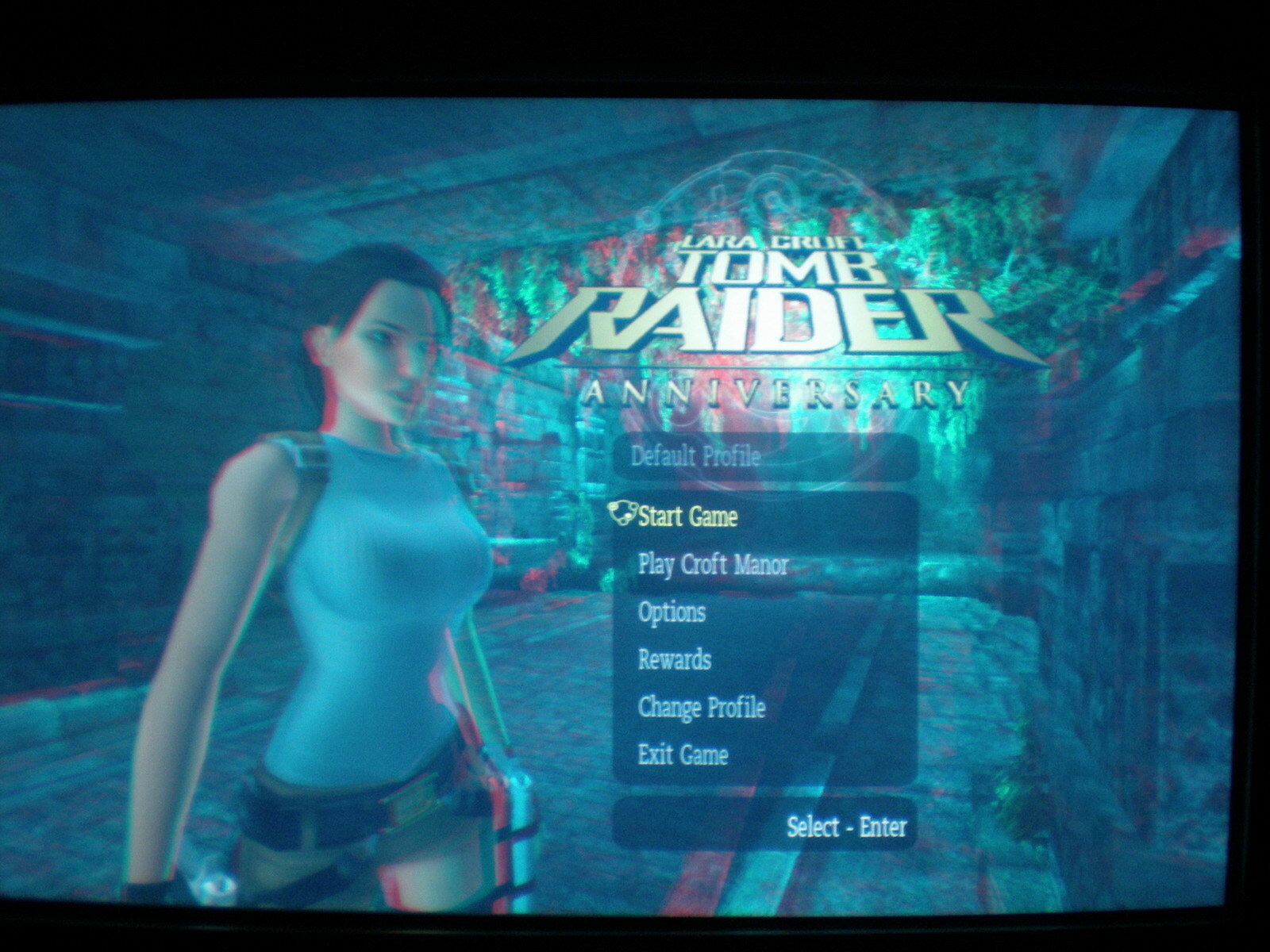Open the Options menu
Image resolution: width=1270 pixels, height=952 pixels.
(x=672, y=612)
